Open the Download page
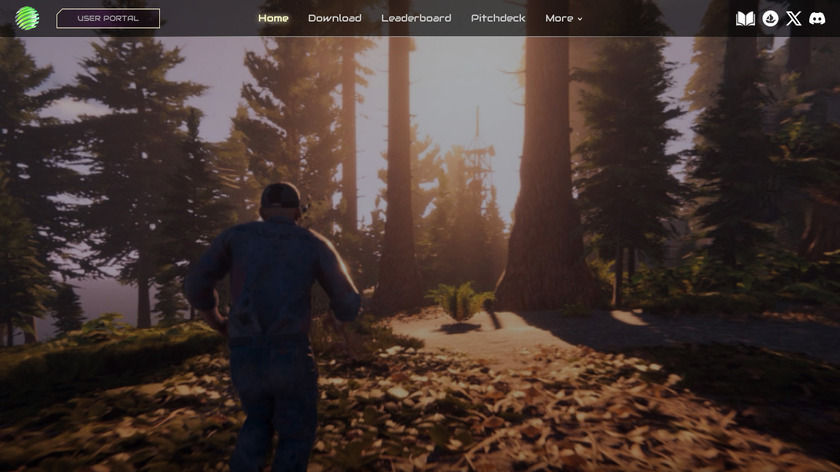The height and width of the screenshot is (472, 840). (x=335, y=18)
